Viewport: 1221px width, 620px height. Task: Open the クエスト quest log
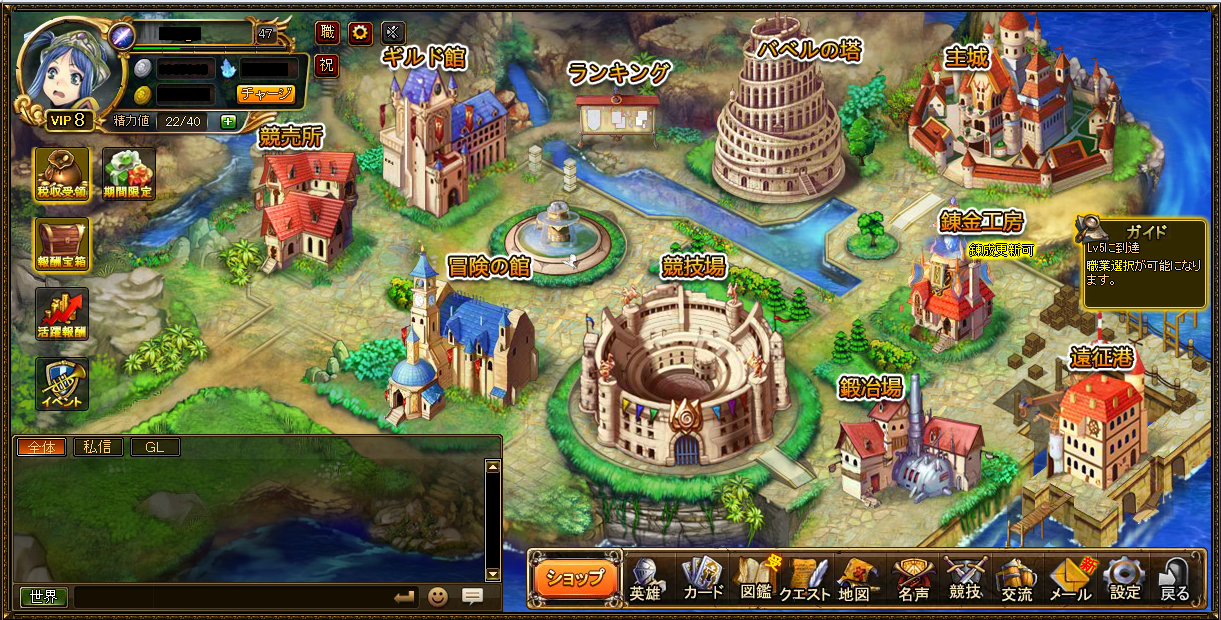point(805,579)
